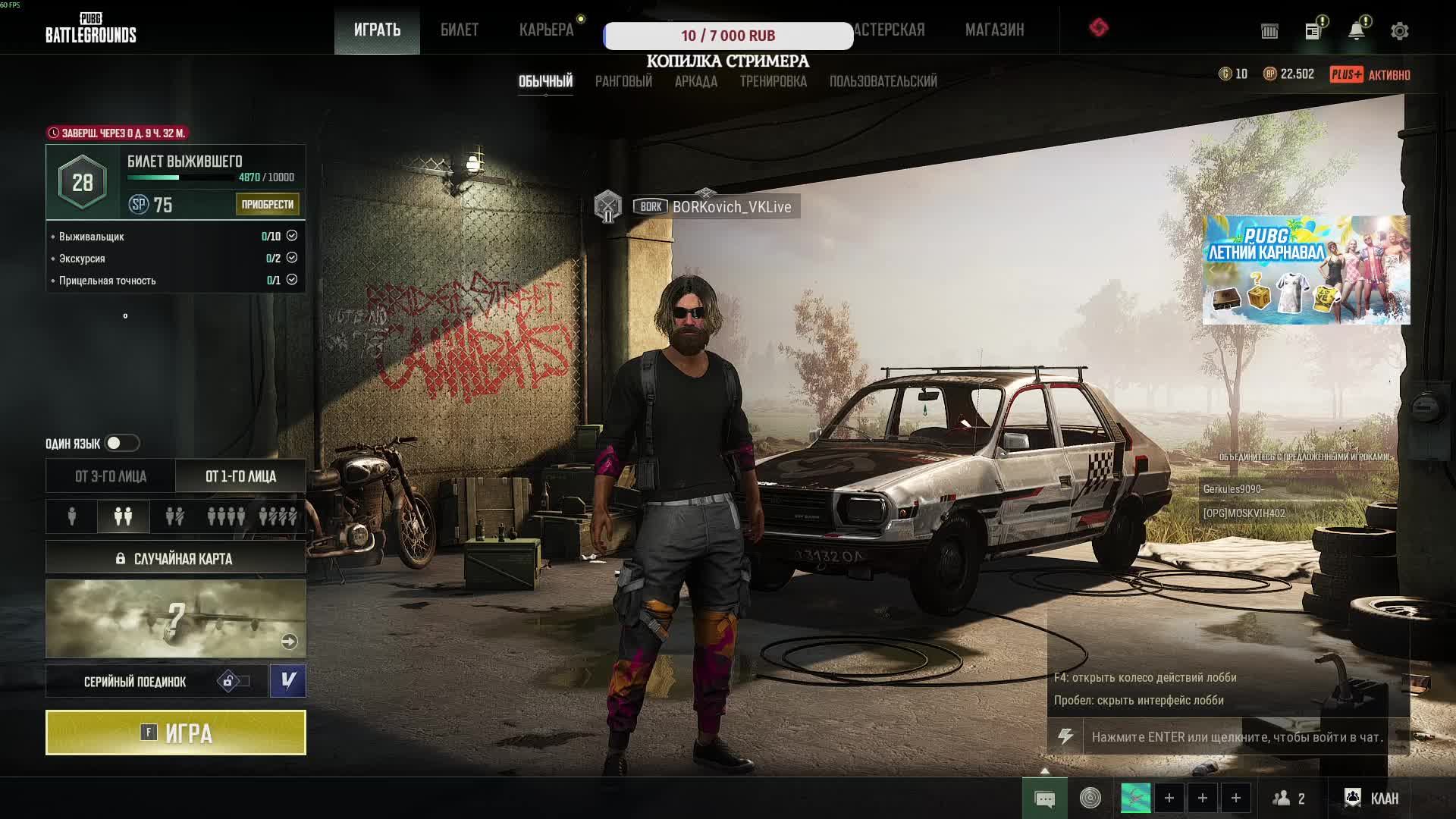The height and width of the screenshot is (819, 1456).
Task: Select the РАНГОВЫЙ ranked mode
Action: 623,81
